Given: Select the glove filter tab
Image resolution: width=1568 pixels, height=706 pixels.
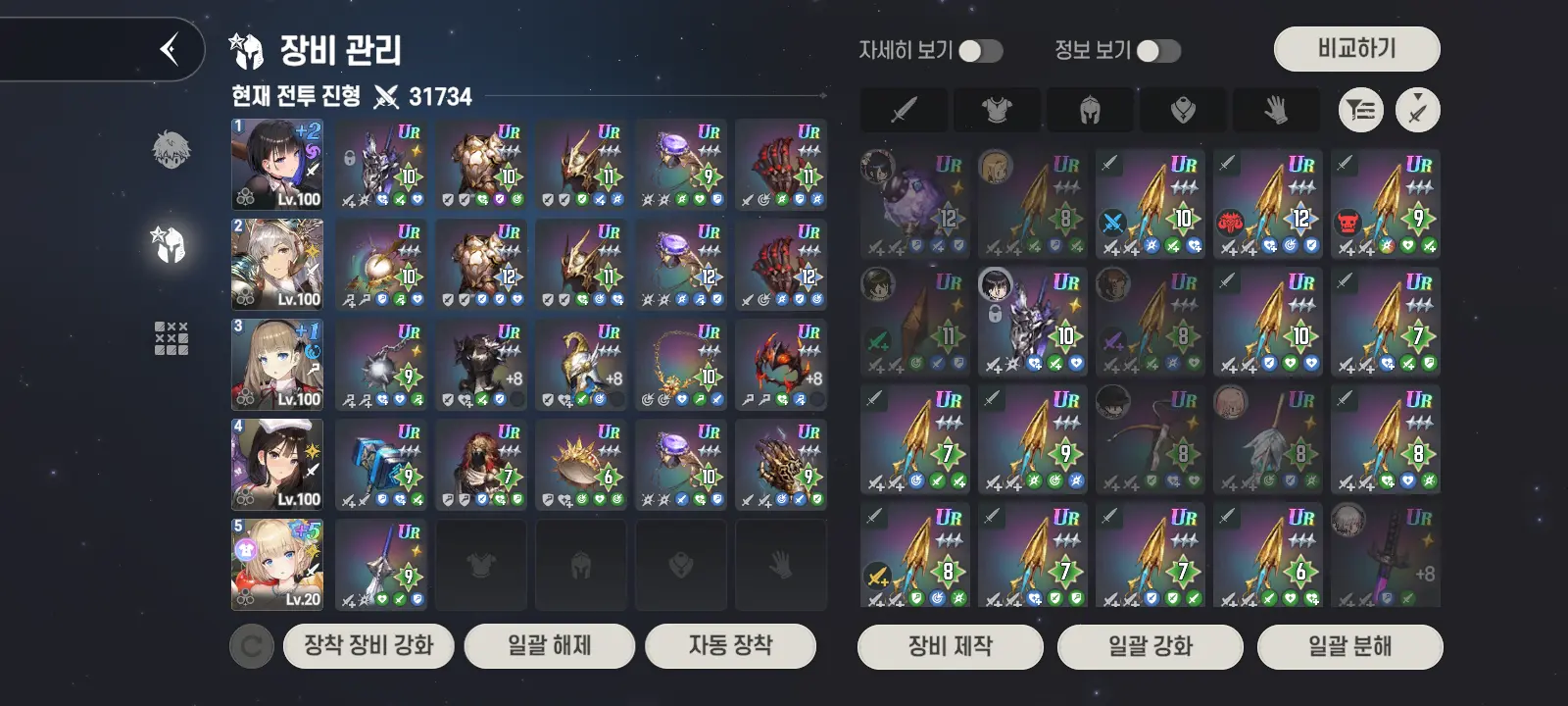Looking at the screenshot, I should coord(1276,110).
